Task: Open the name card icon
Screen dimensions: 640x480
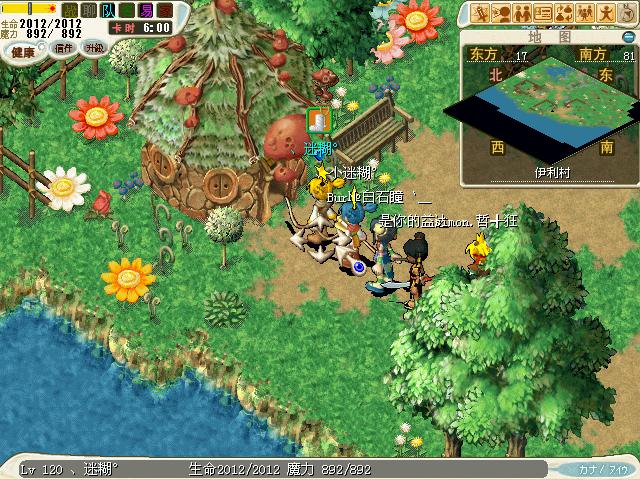Action: [543, 13]
